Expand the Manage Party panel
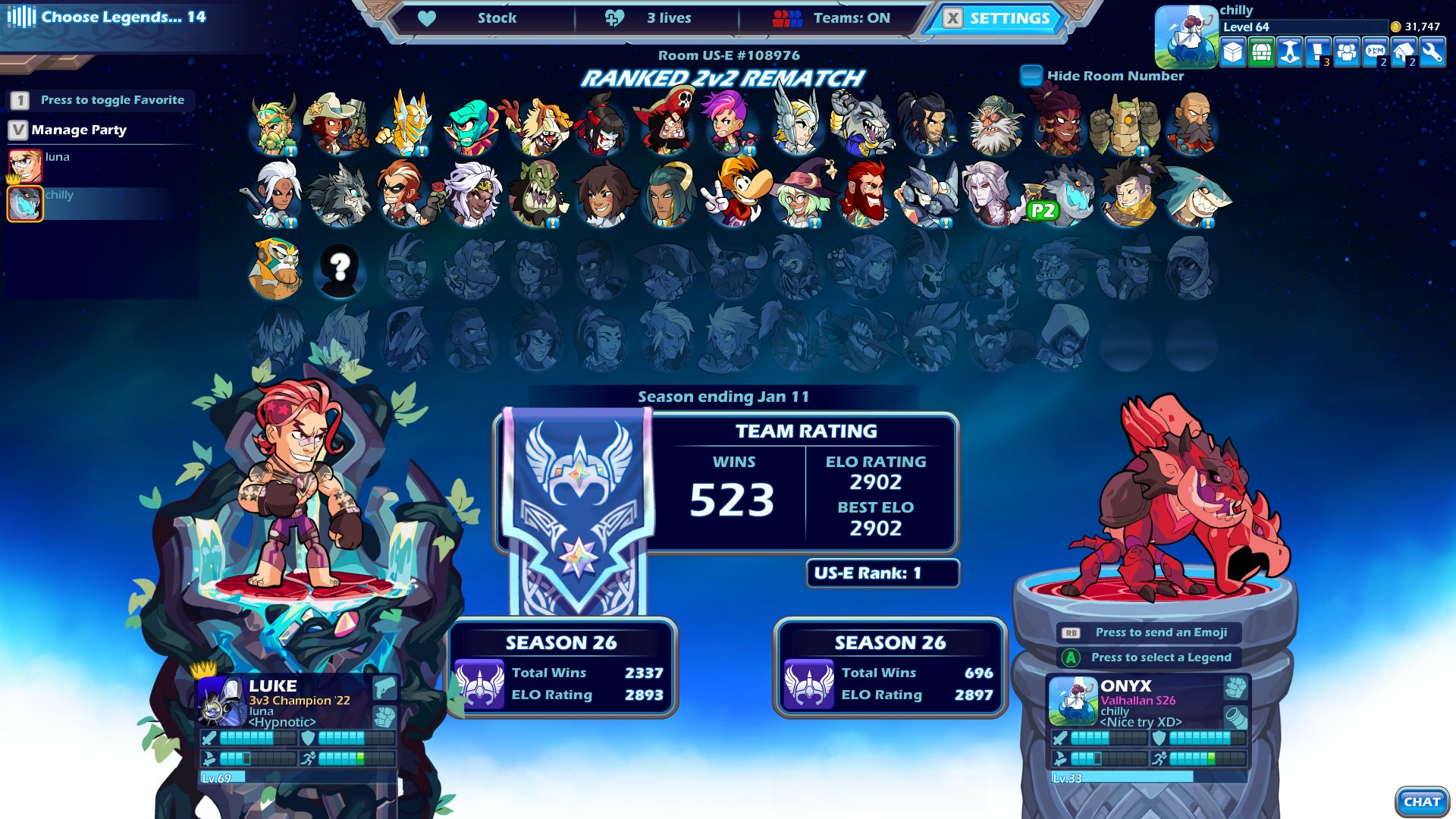1456x819 pixels. (78, 130)
